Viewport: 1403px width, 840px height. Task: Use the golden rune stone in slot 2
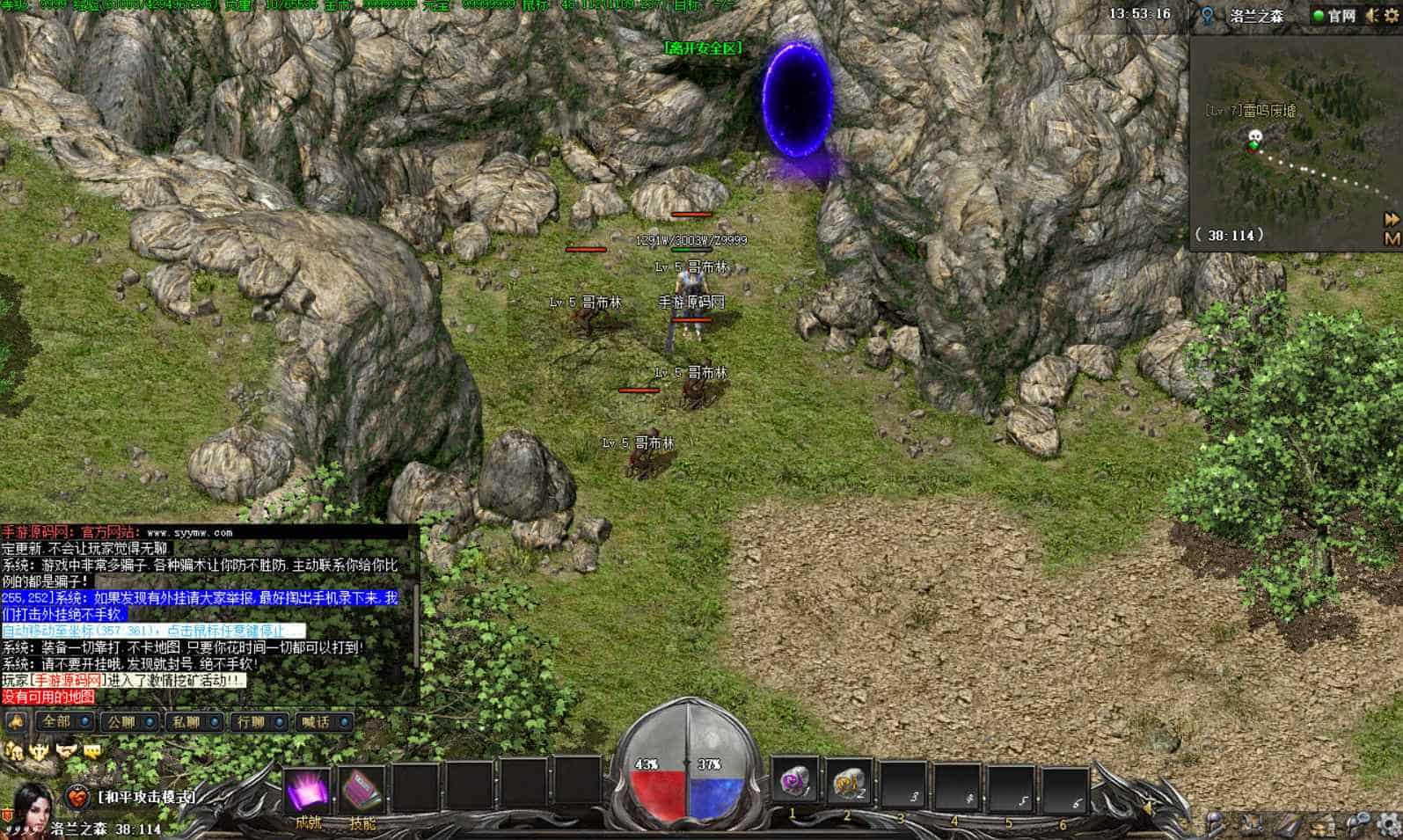[x=849, y=780]
